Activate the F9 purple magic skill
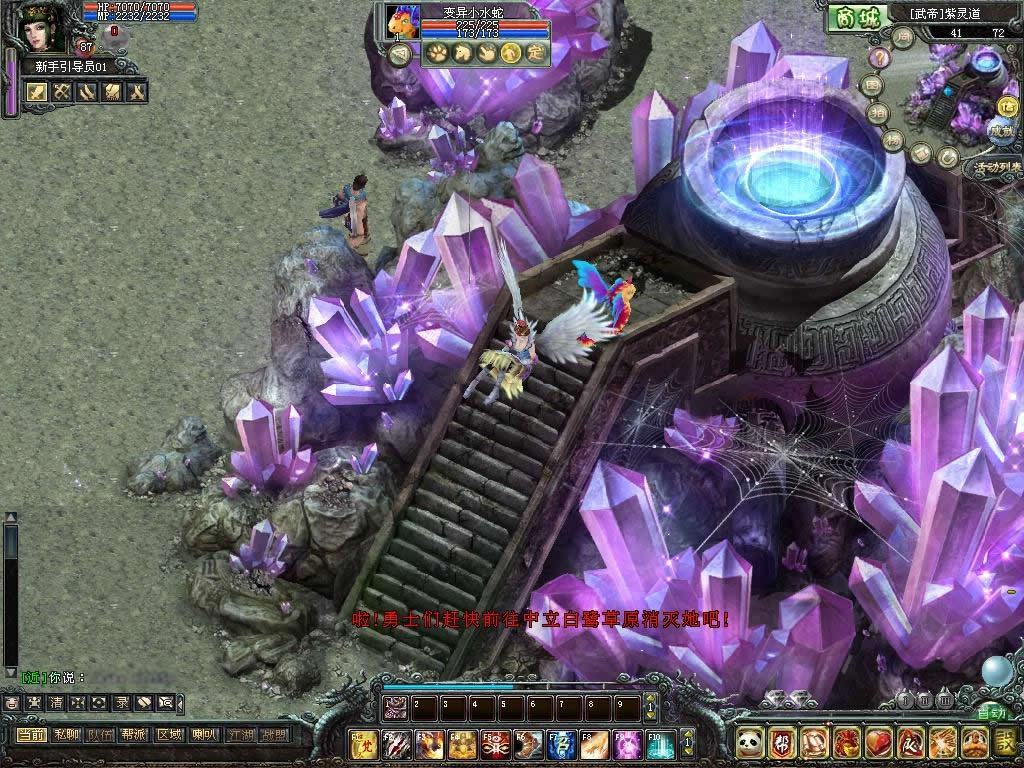1024x768 pixels. tap(627, 744)
